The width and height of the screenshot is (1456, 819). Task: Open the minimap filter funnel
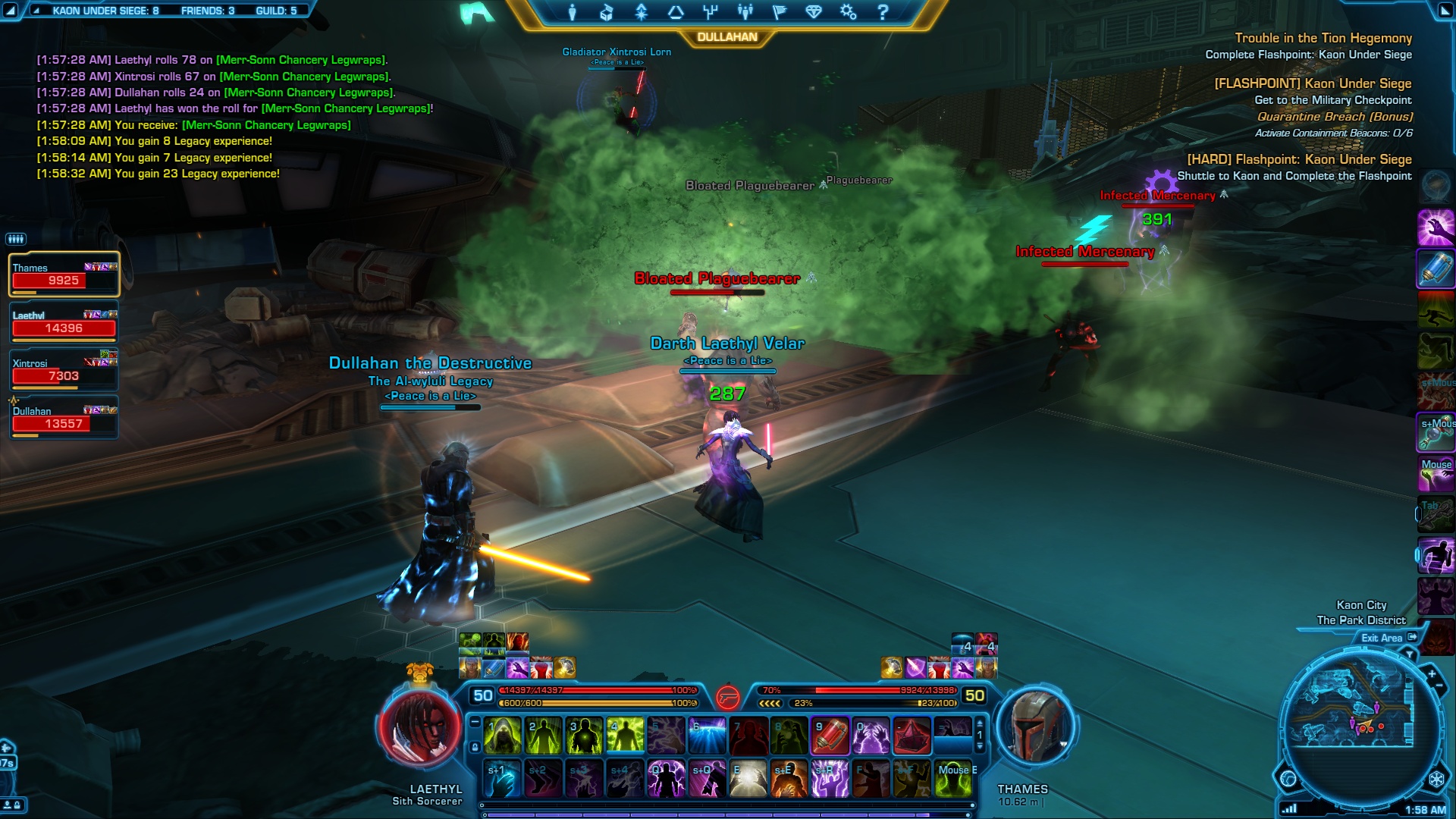click(1410, 654)
